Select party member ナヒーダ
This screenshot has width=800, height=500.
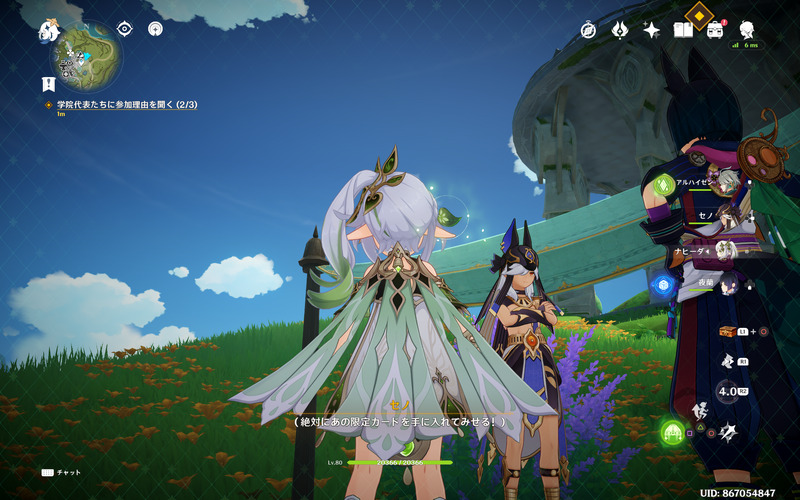click(x=727, y=252)
